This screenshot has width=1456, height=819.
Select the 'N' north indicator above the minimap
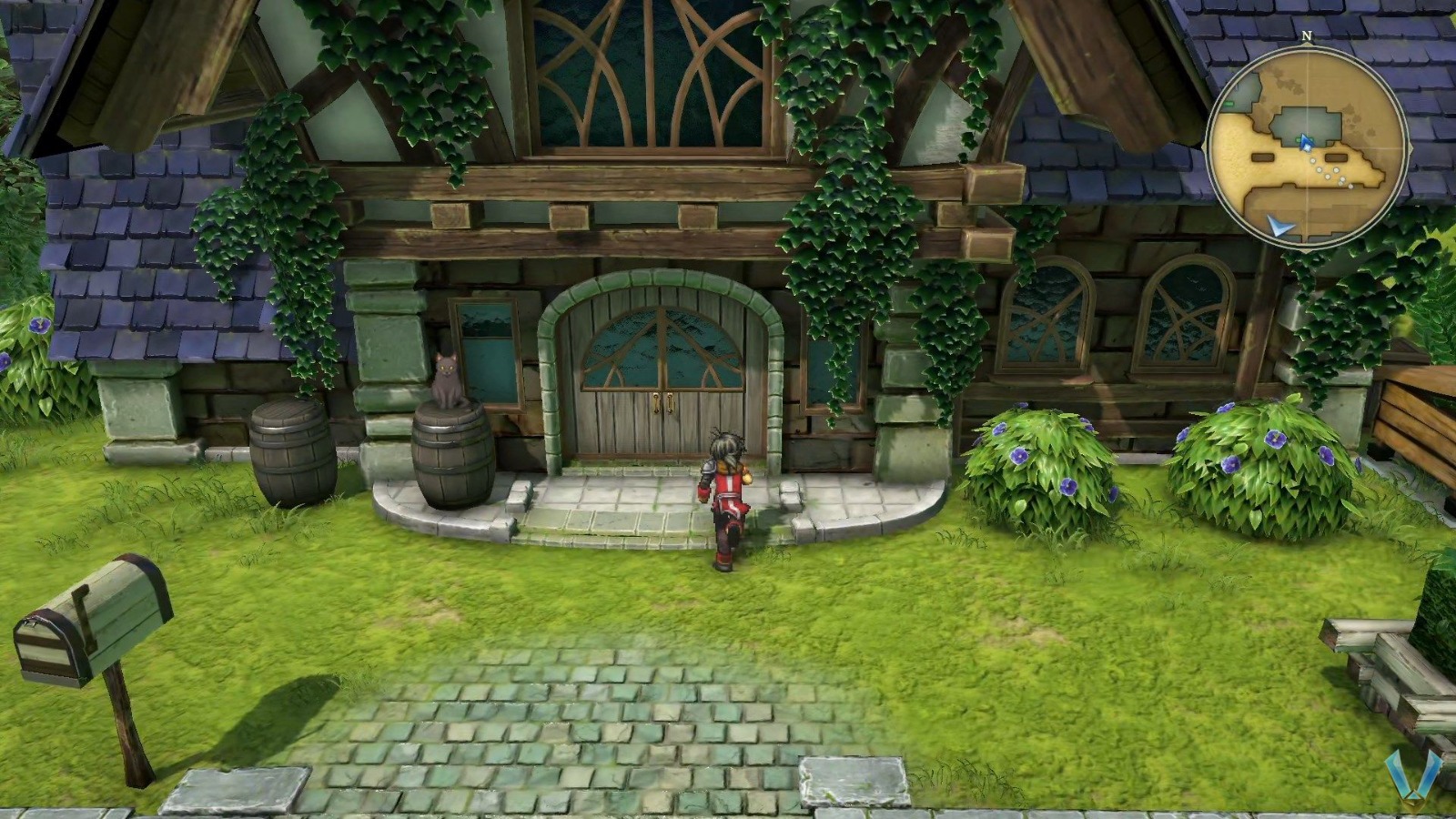[x=1306, y=35]
